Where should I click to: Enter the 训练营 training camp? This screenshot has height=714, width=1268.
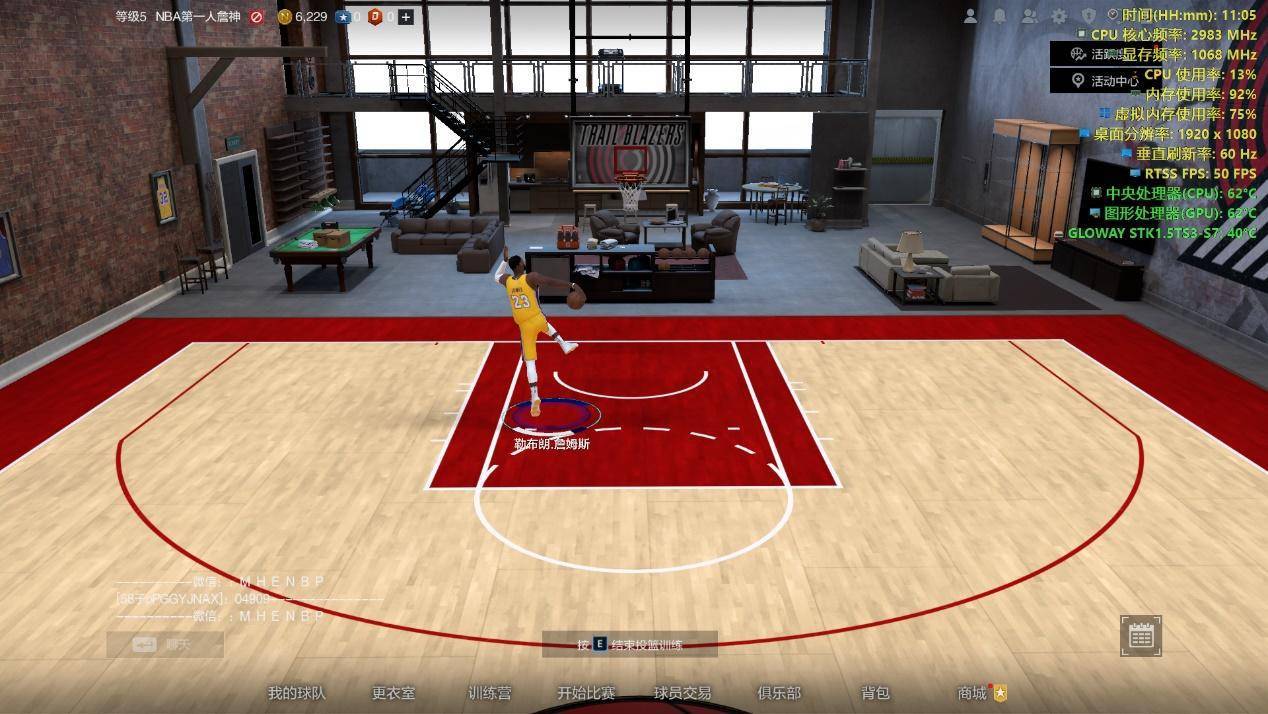pyautogui.click(x=490, y=693)
